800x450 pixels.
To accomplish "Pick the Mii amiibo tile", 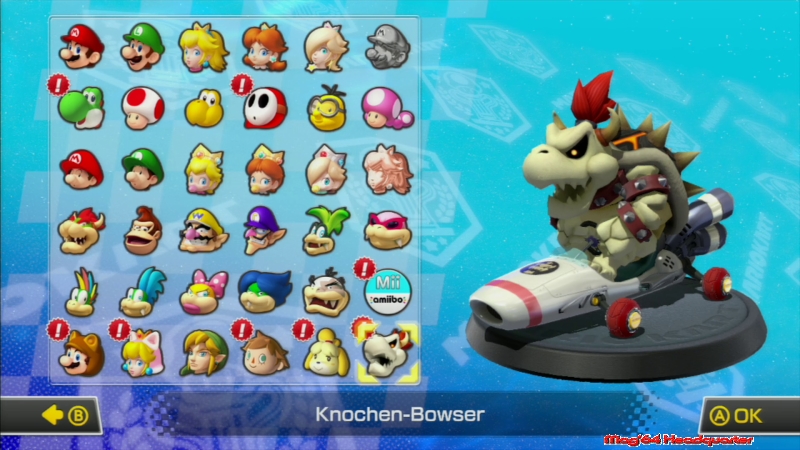I will [386, 291].
